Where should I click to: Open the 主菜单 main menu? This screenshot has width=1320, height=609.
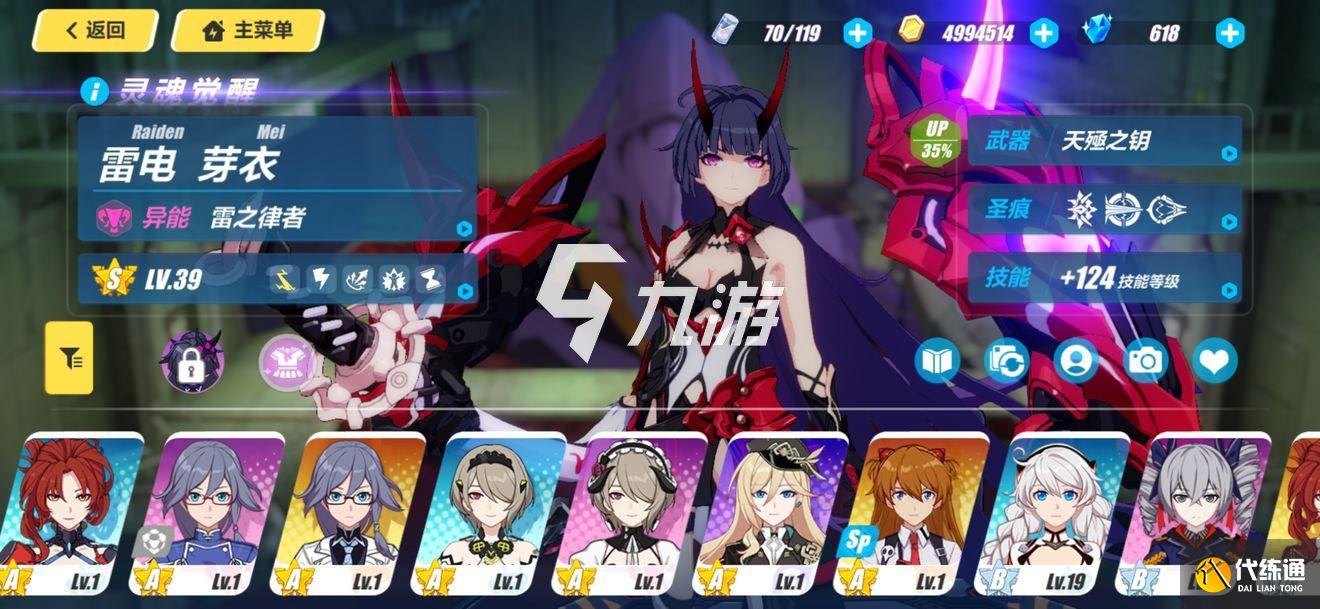[x=248, y=31]
